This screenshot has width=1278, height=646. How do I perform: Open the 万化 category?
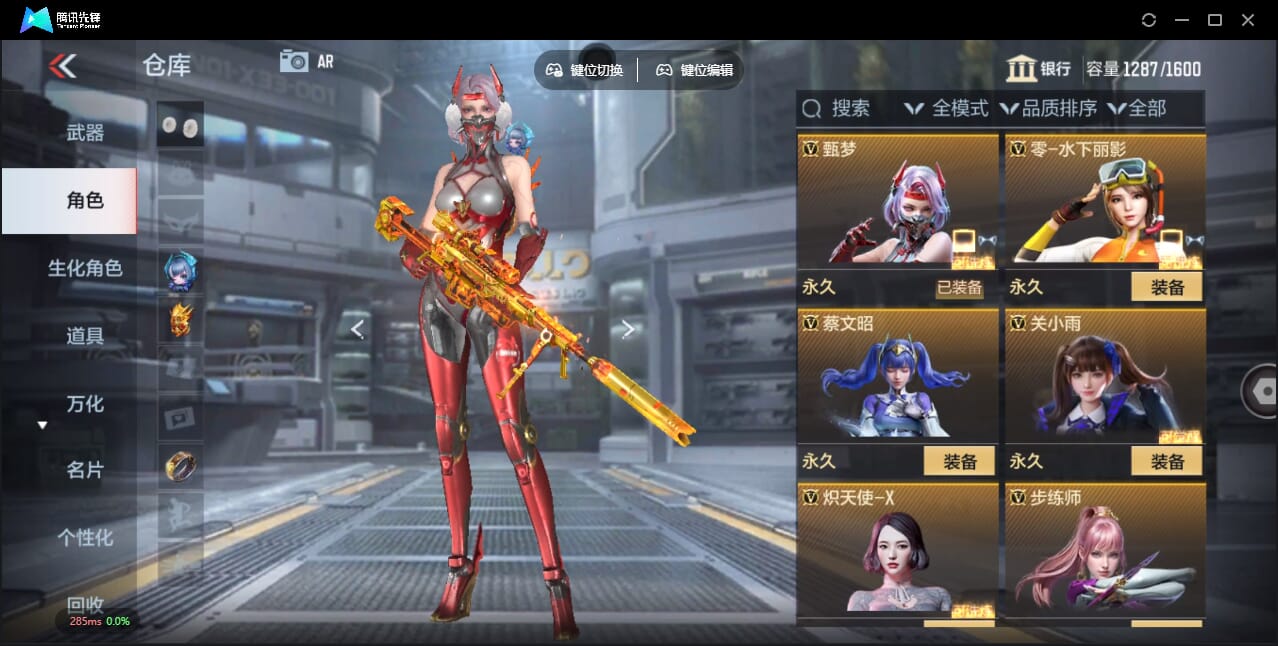85,404
